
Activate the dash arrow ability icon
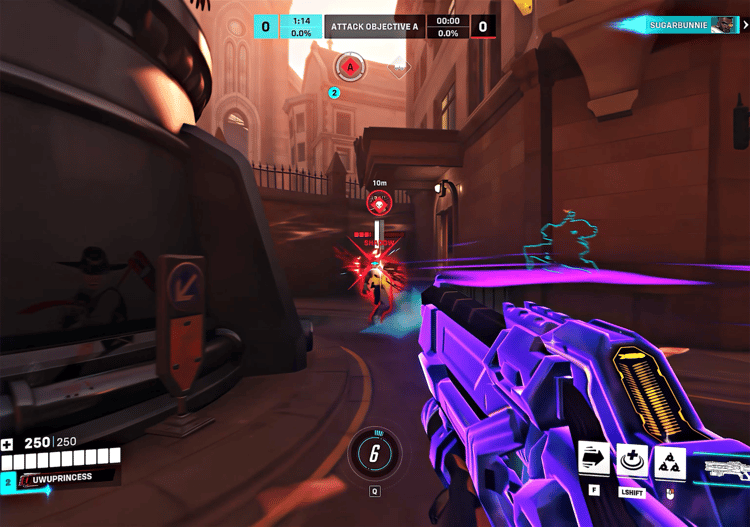click(x=594, y=460)
